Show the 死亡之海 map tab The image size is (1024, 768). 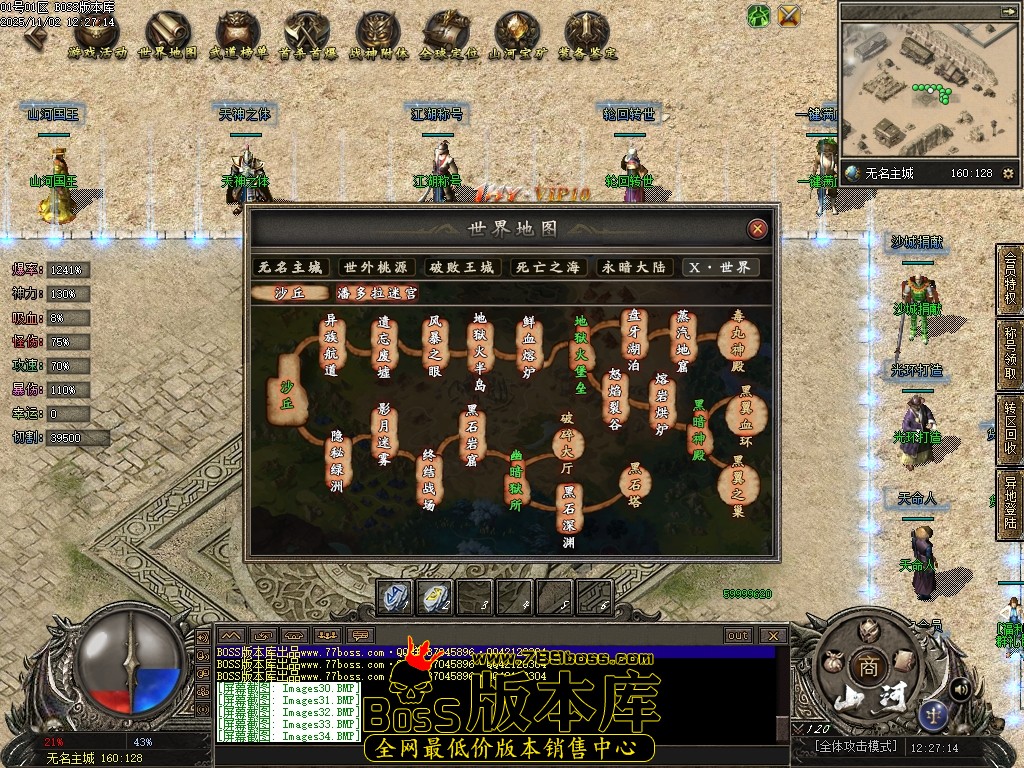[547, 268]
